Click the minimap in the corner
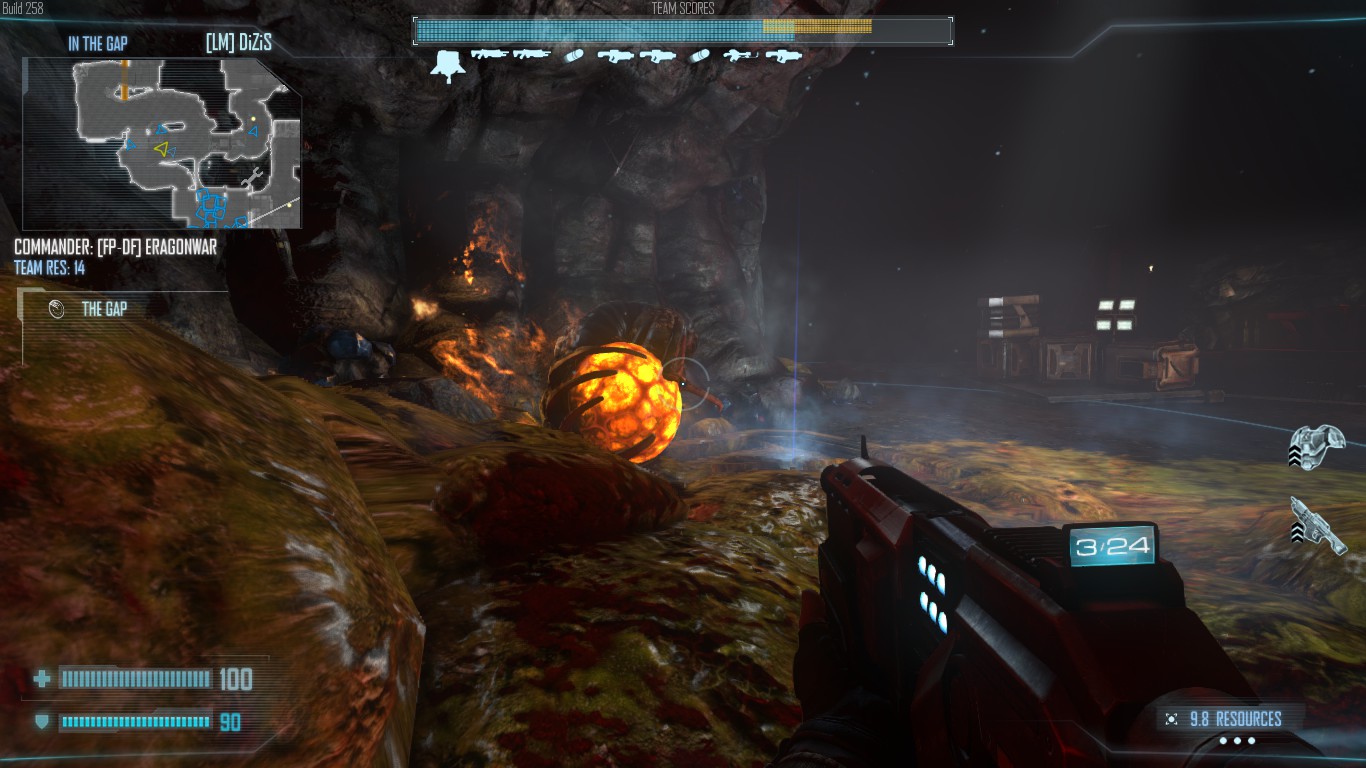This screenshot has height=768, width=1366. pyautogui.click(x=162, y=143)
